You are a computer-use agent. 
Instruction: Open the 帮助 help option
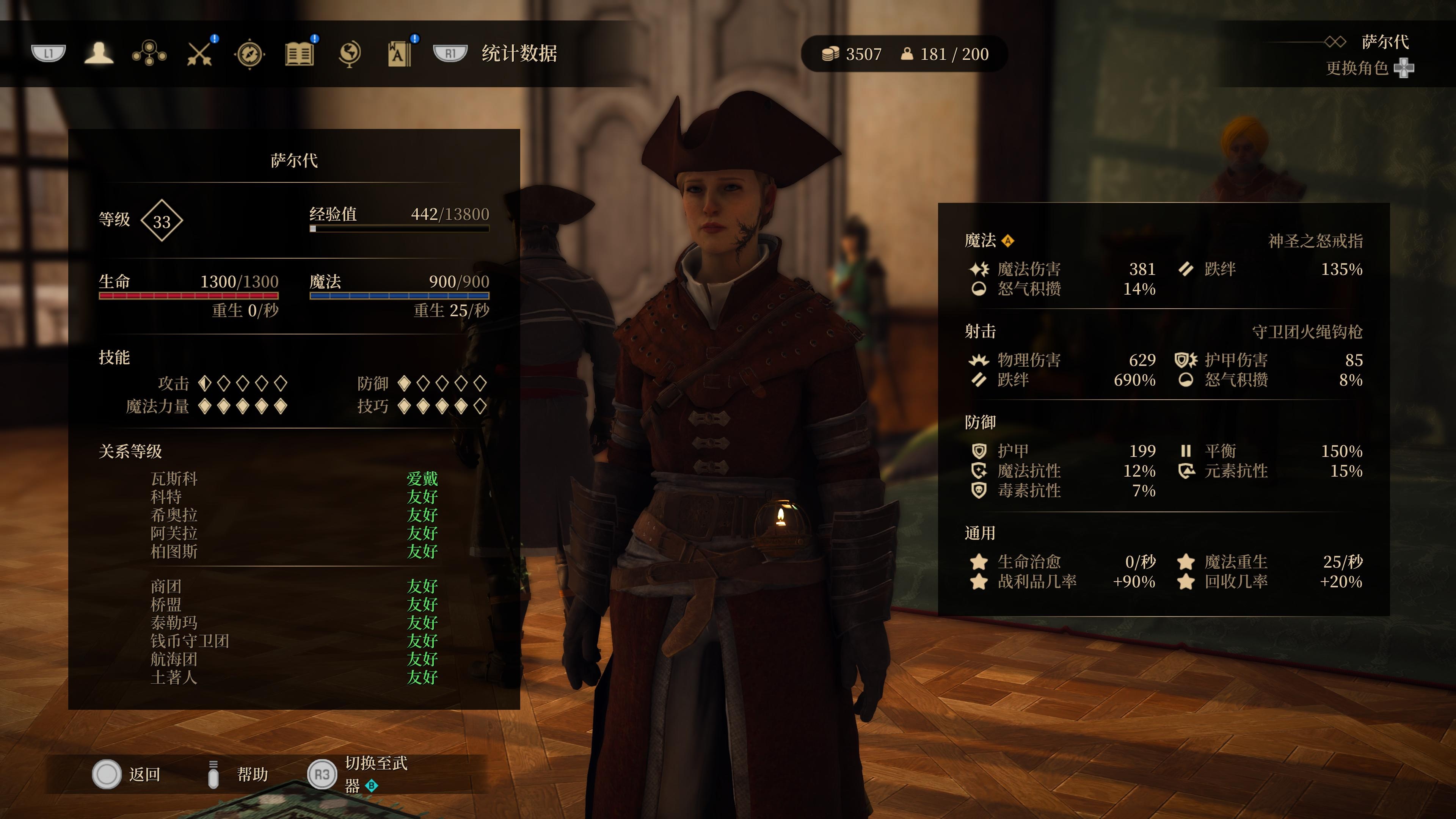coord(237,774)
